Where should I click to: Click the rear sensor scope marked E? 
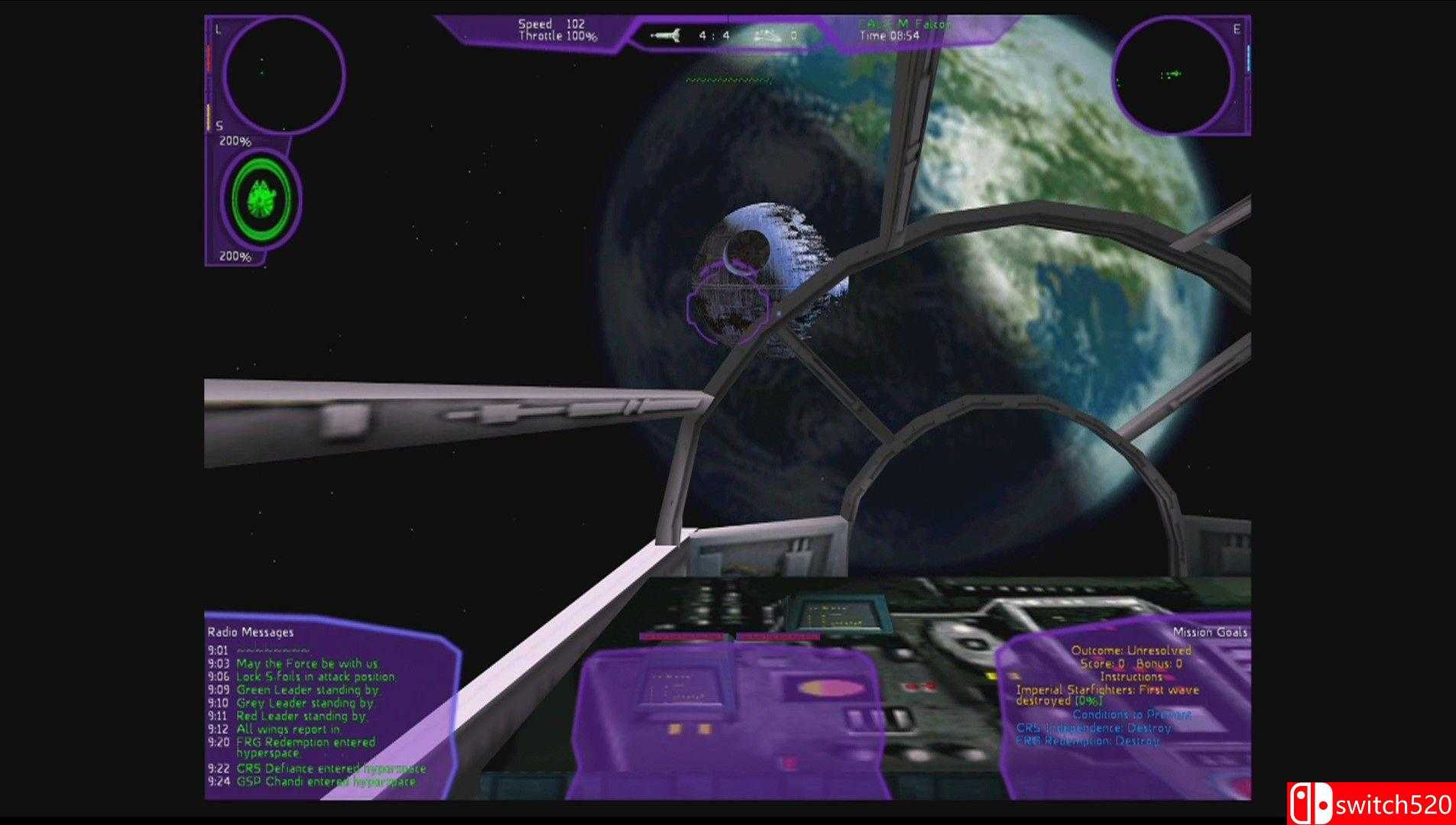[1172, 75]
